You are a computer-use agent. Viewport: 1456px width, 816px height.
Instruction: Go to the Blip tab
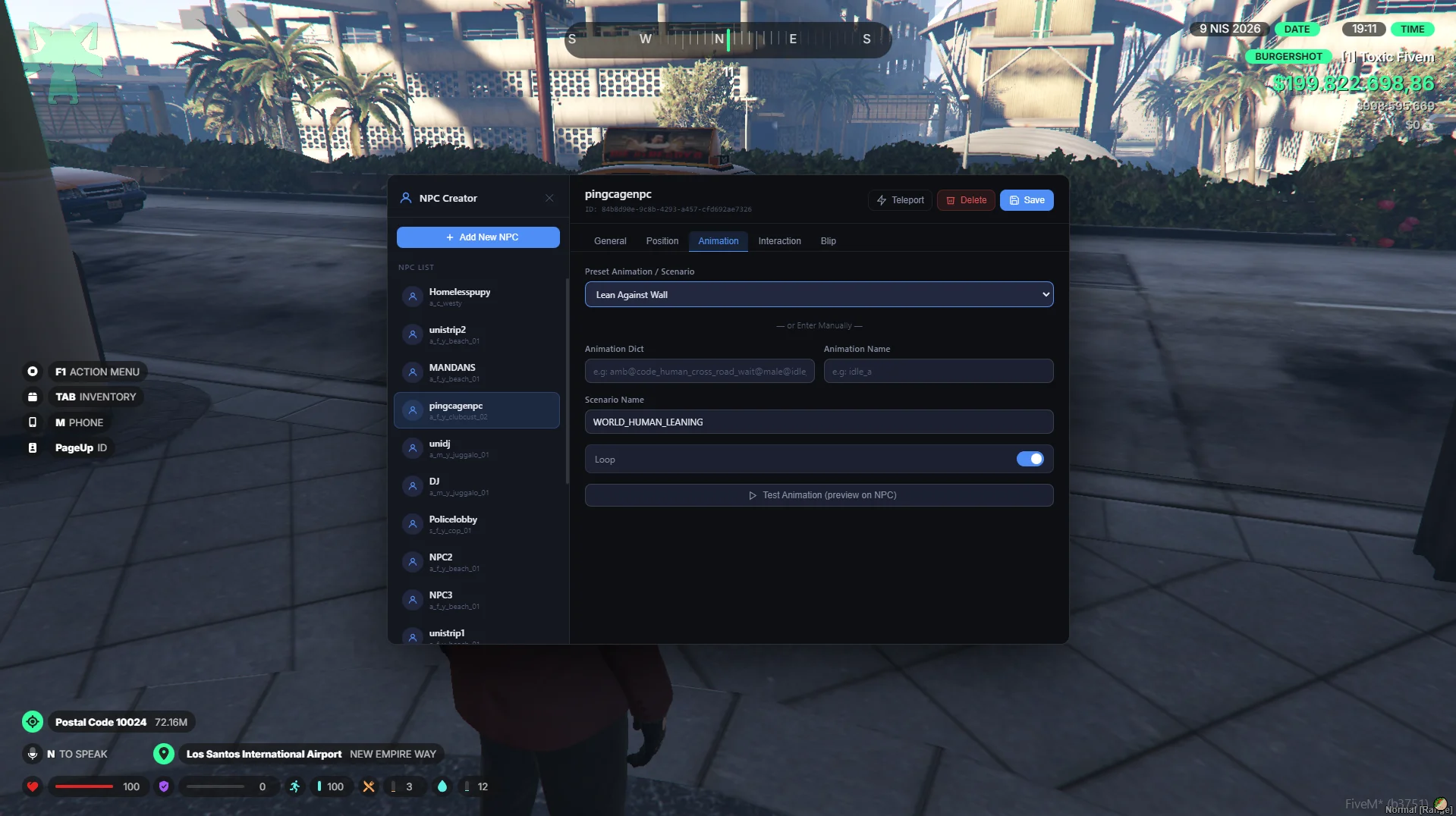pyautogui.click(x=828, y=241)
